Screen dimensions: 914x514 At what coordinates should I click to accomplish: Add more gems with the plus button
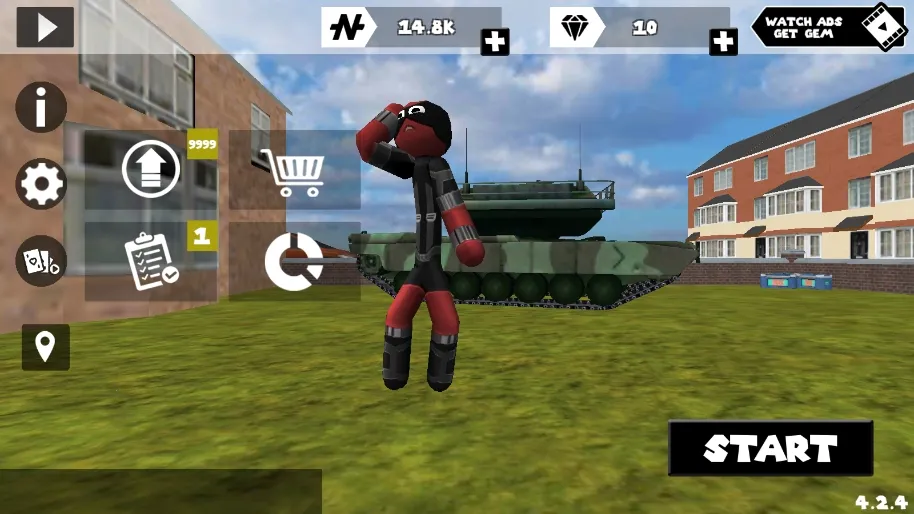[723, 42]
